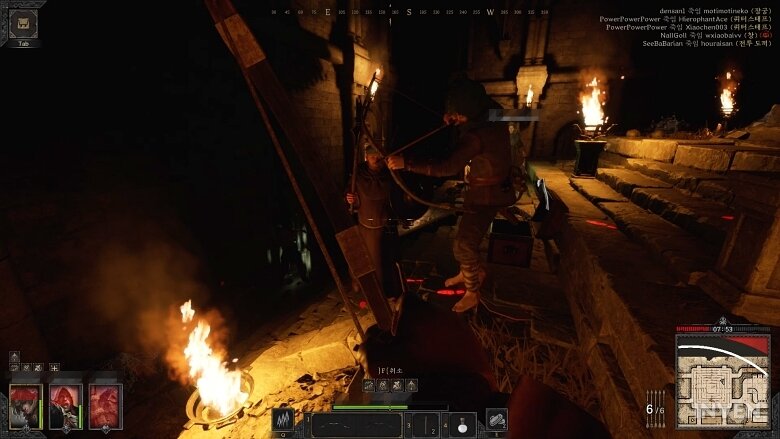
Task: Activate the Q claw-mark ability
Action: pos(283,420)
